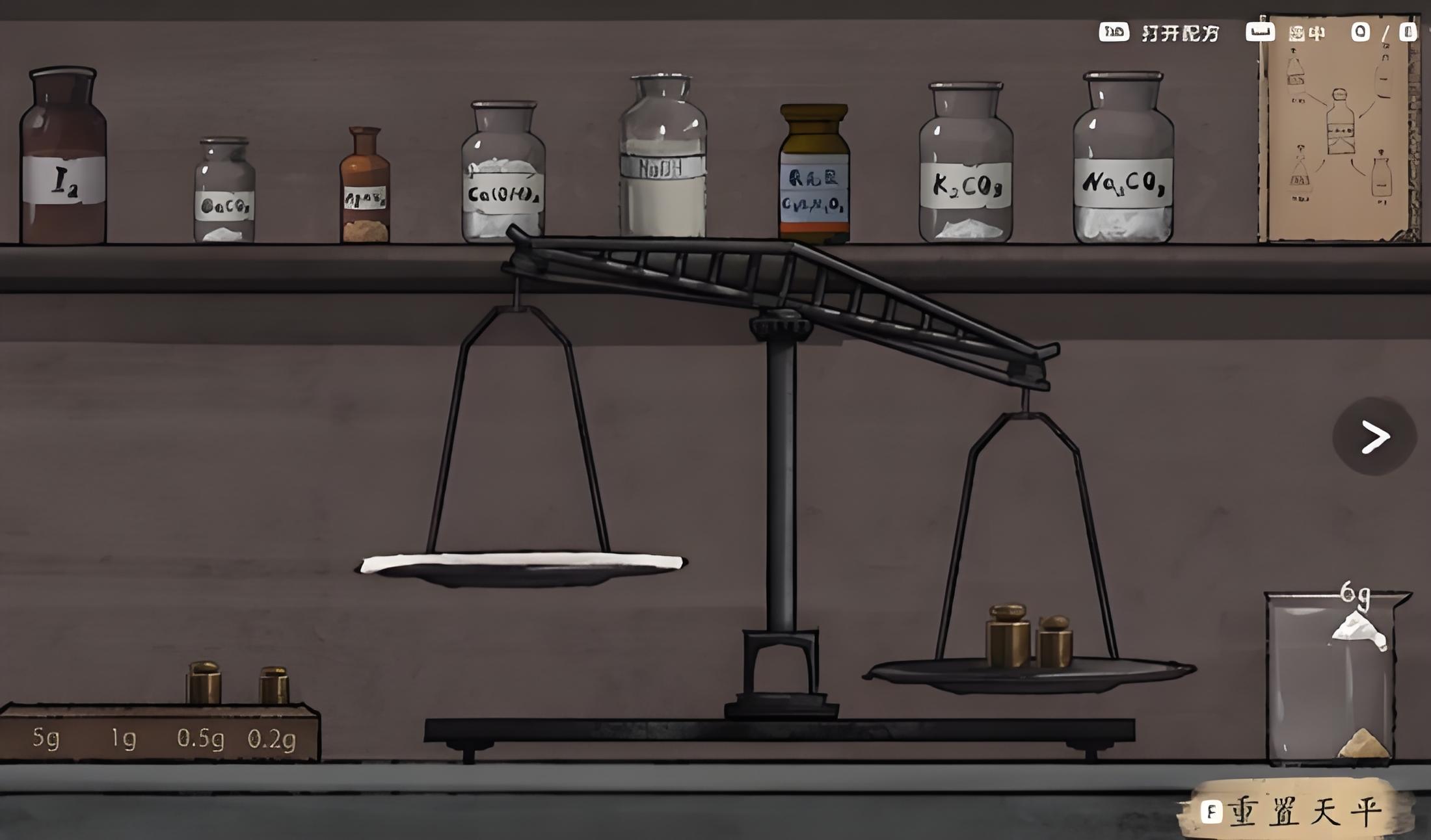Choose the NaOH jar
This screenshot has height=840, width=1431.
662,159
